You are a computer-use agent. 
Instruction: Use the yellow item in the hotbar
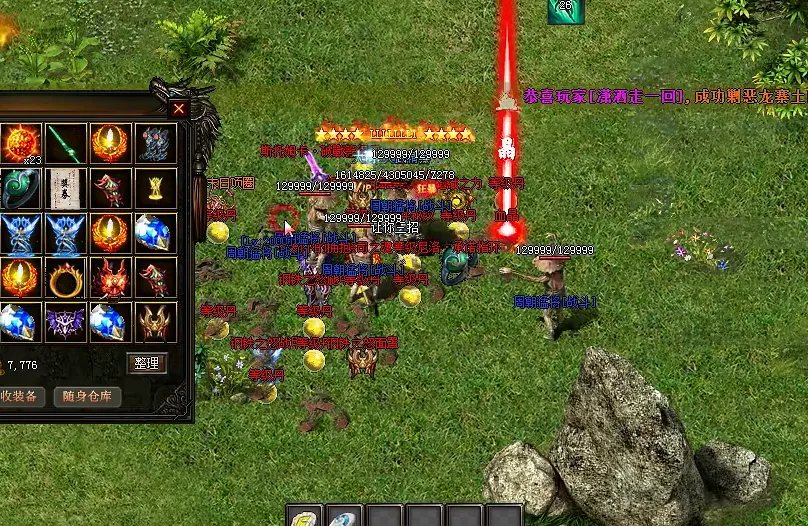click(304, 518)
